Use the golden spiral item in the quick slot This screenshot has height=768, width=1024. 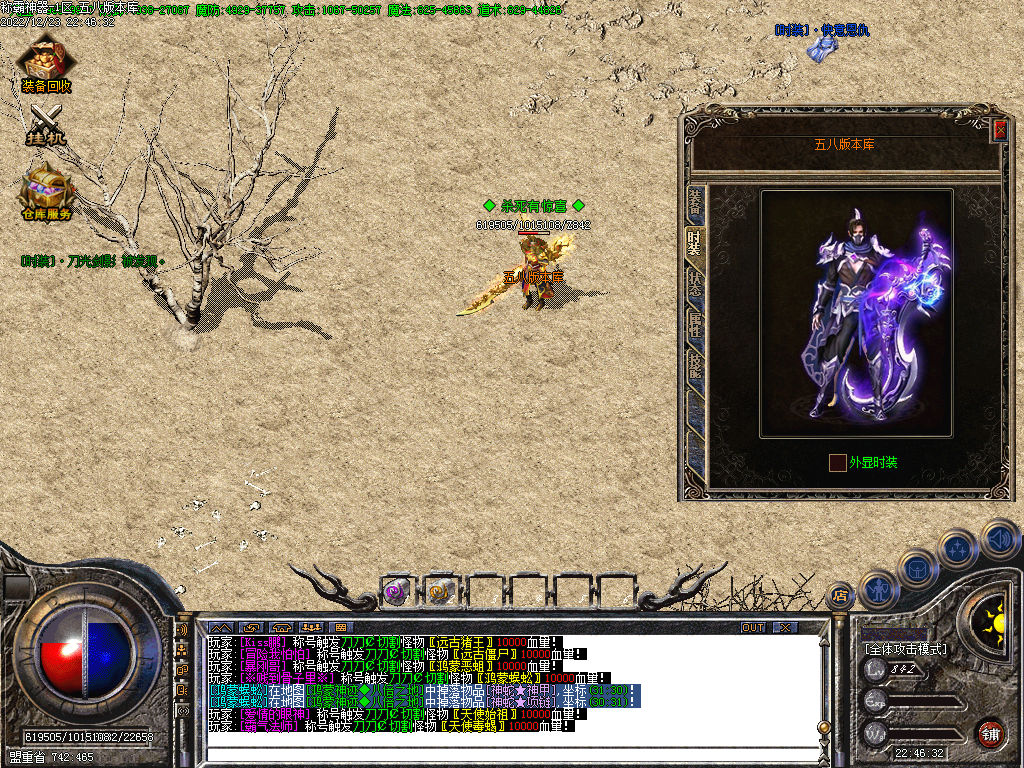pos(440,591)
